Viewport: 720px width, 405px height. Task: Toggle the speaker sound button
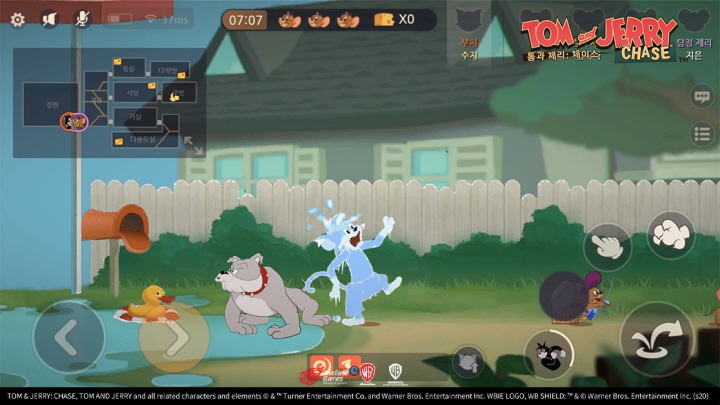[50, 19]
